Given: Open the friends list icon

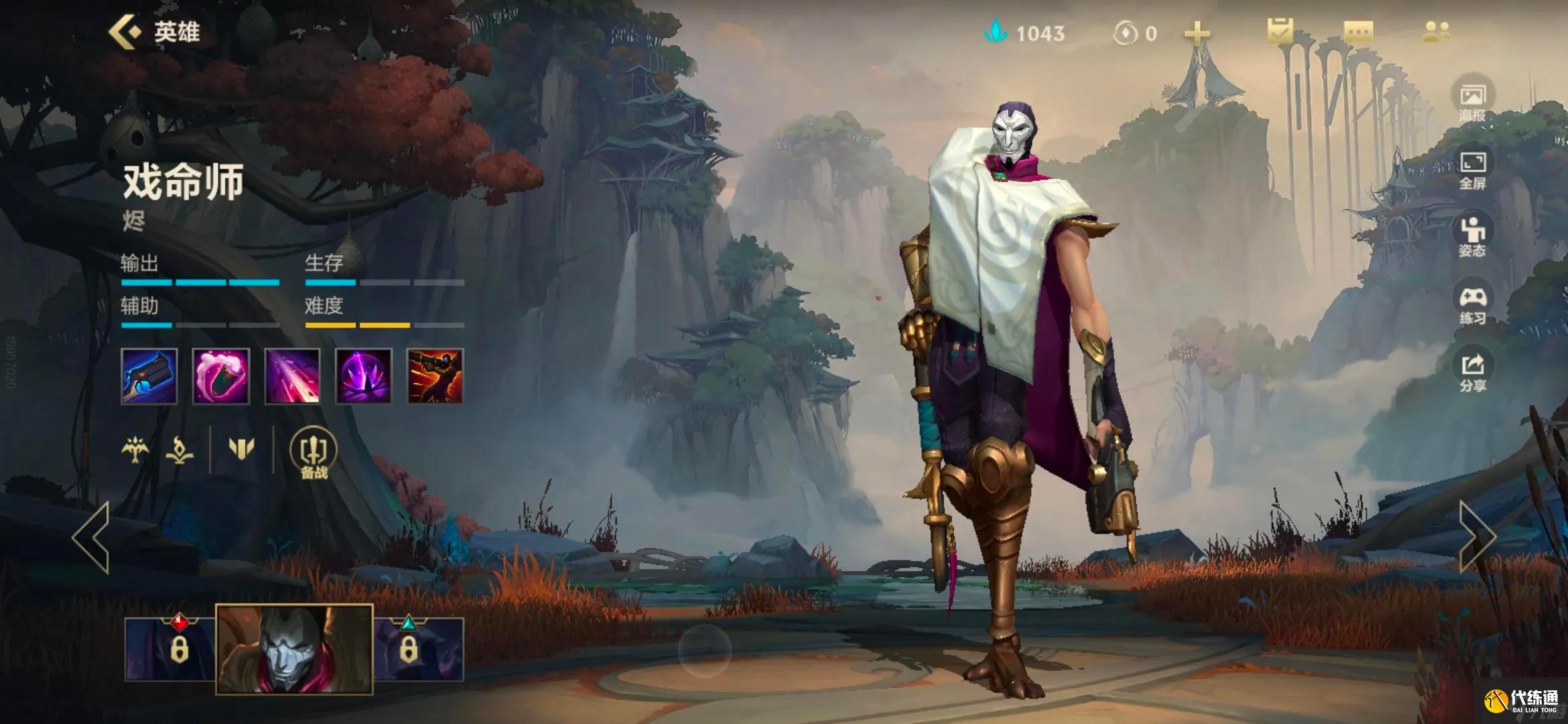Looking at the screenshot, I should (x=1436, y=32).
